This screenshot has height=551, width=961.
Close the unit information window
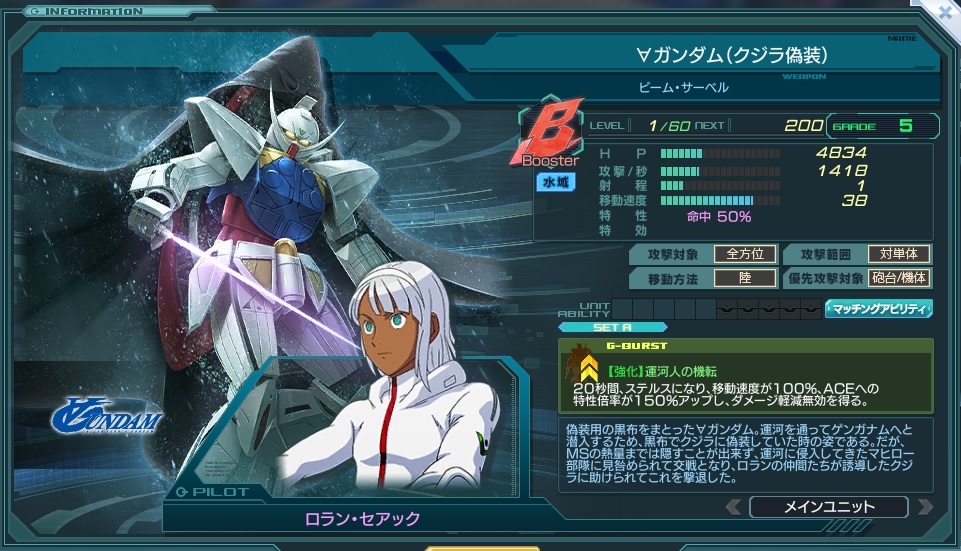pos(946,11)
